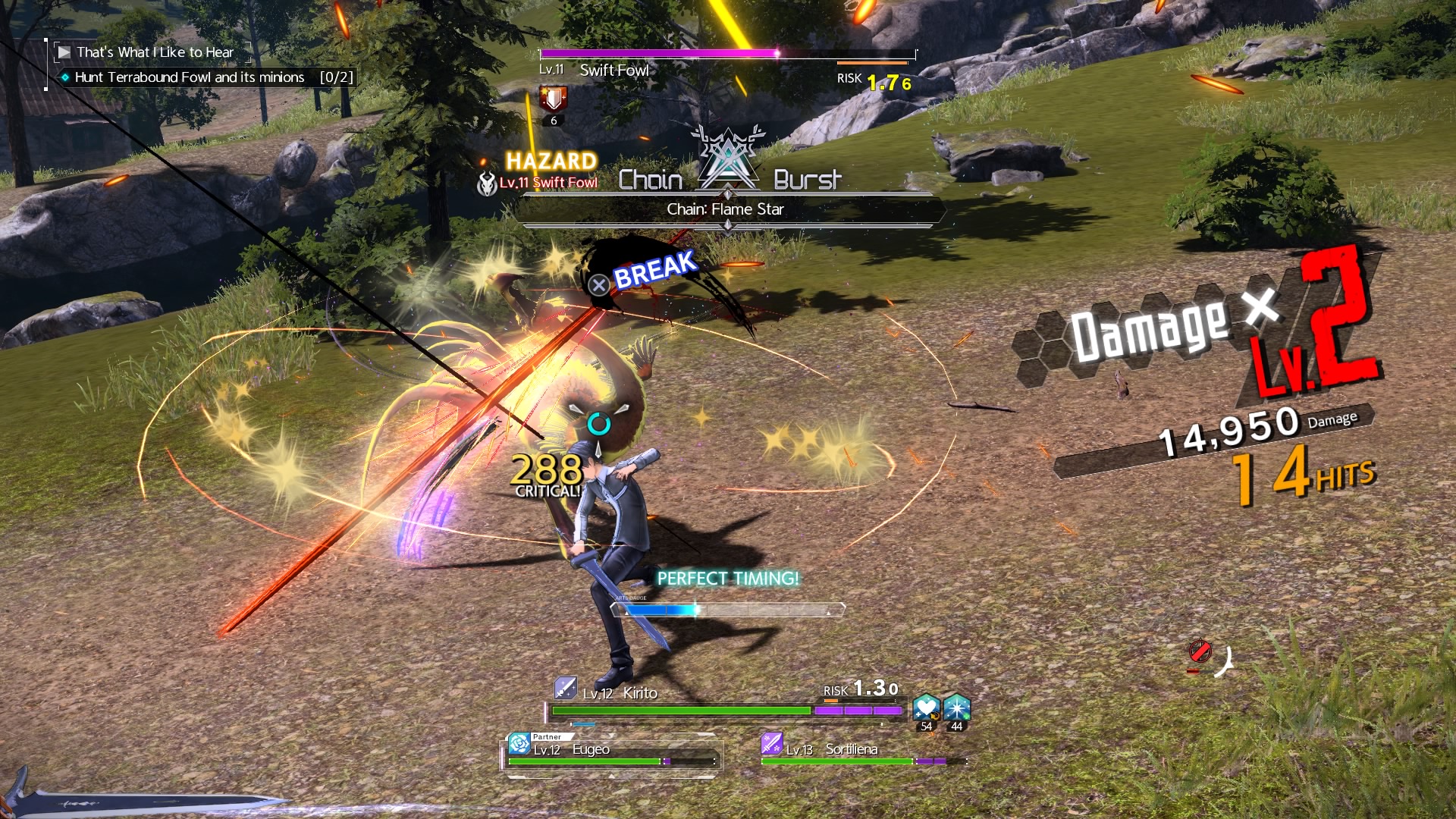1456x819 pixels.
Task: Select the Hunt Terrabound Fowl objective line
Action: 190,77
